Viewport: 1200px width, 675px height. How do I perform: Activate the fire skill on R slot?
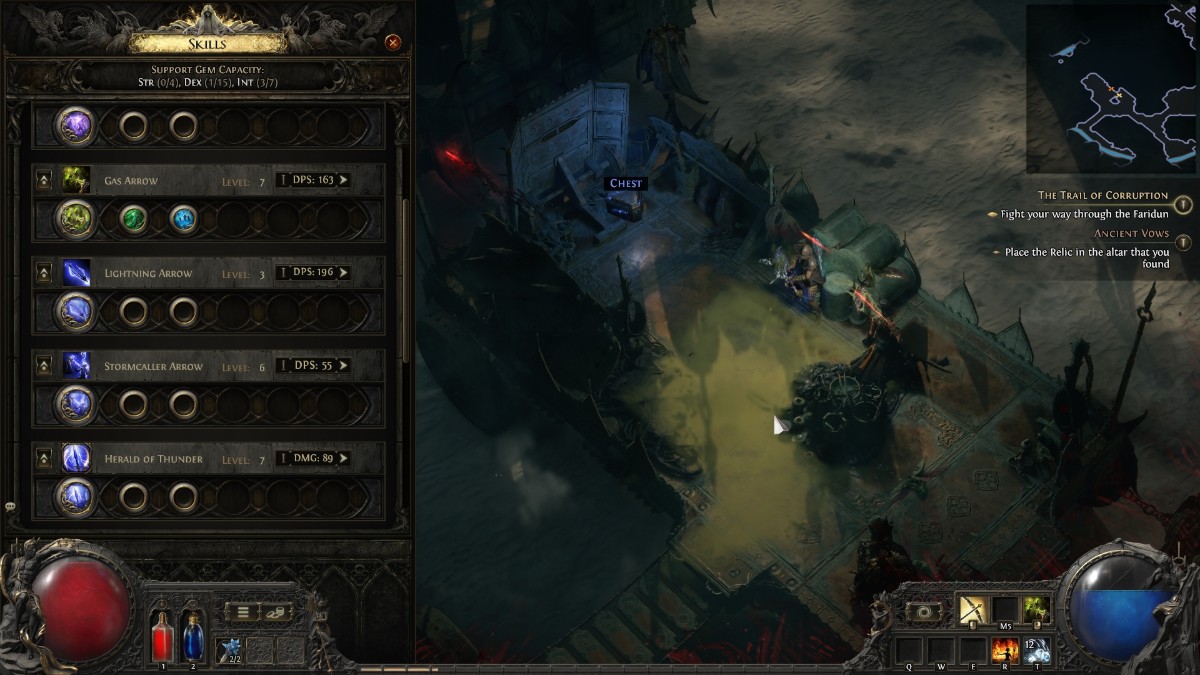tap(1004, 651)
